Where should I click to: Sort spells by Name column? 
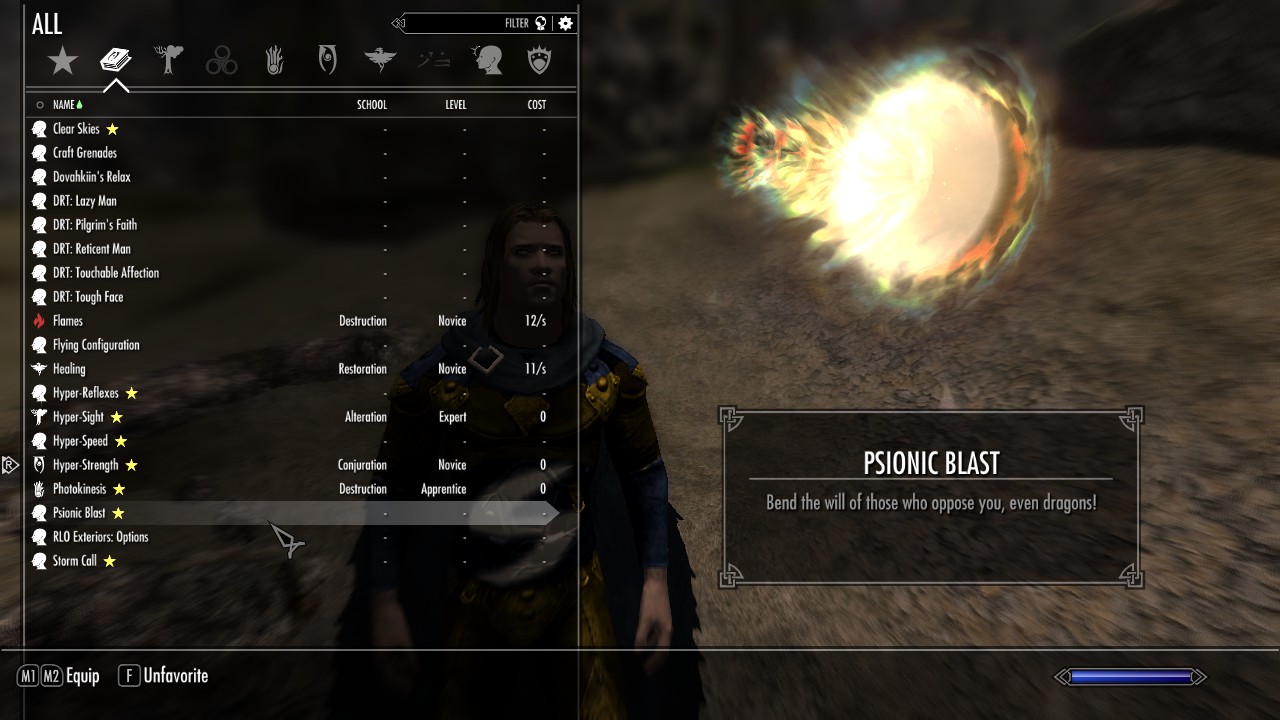pos(64,105)
